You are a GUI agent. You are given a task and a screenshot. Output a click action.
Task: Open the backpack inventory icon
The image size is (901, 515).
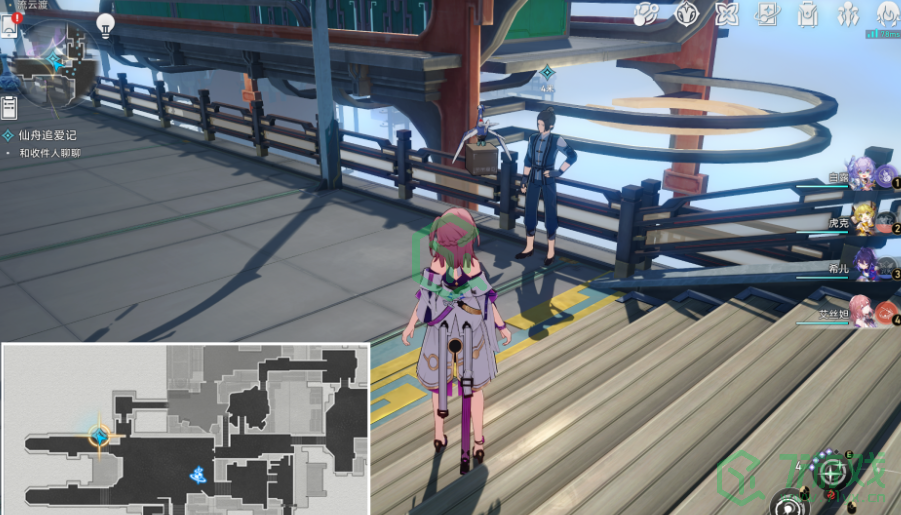(x=808, y=13)
